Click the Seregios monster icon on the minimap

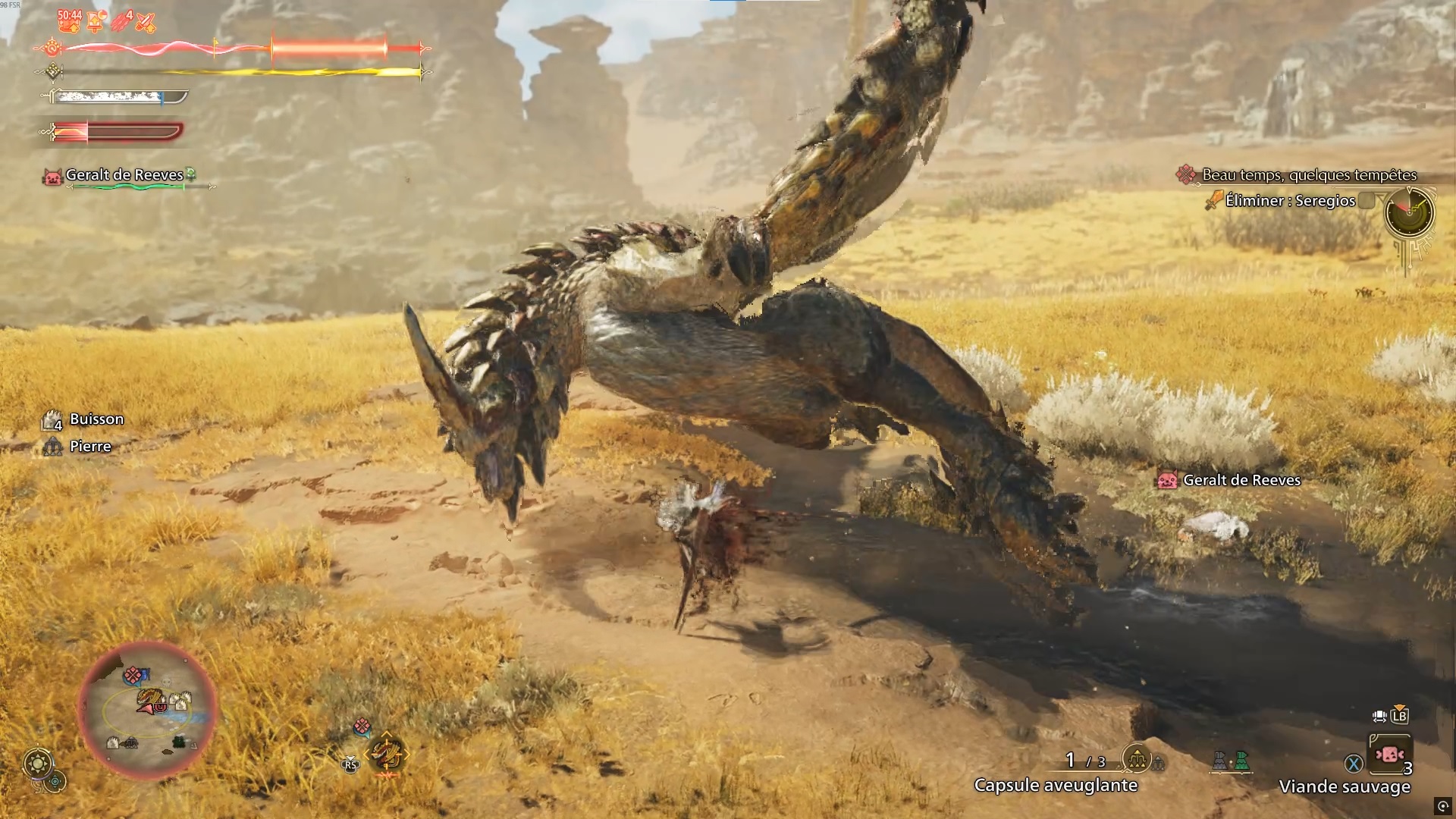(x=149, y=696)
